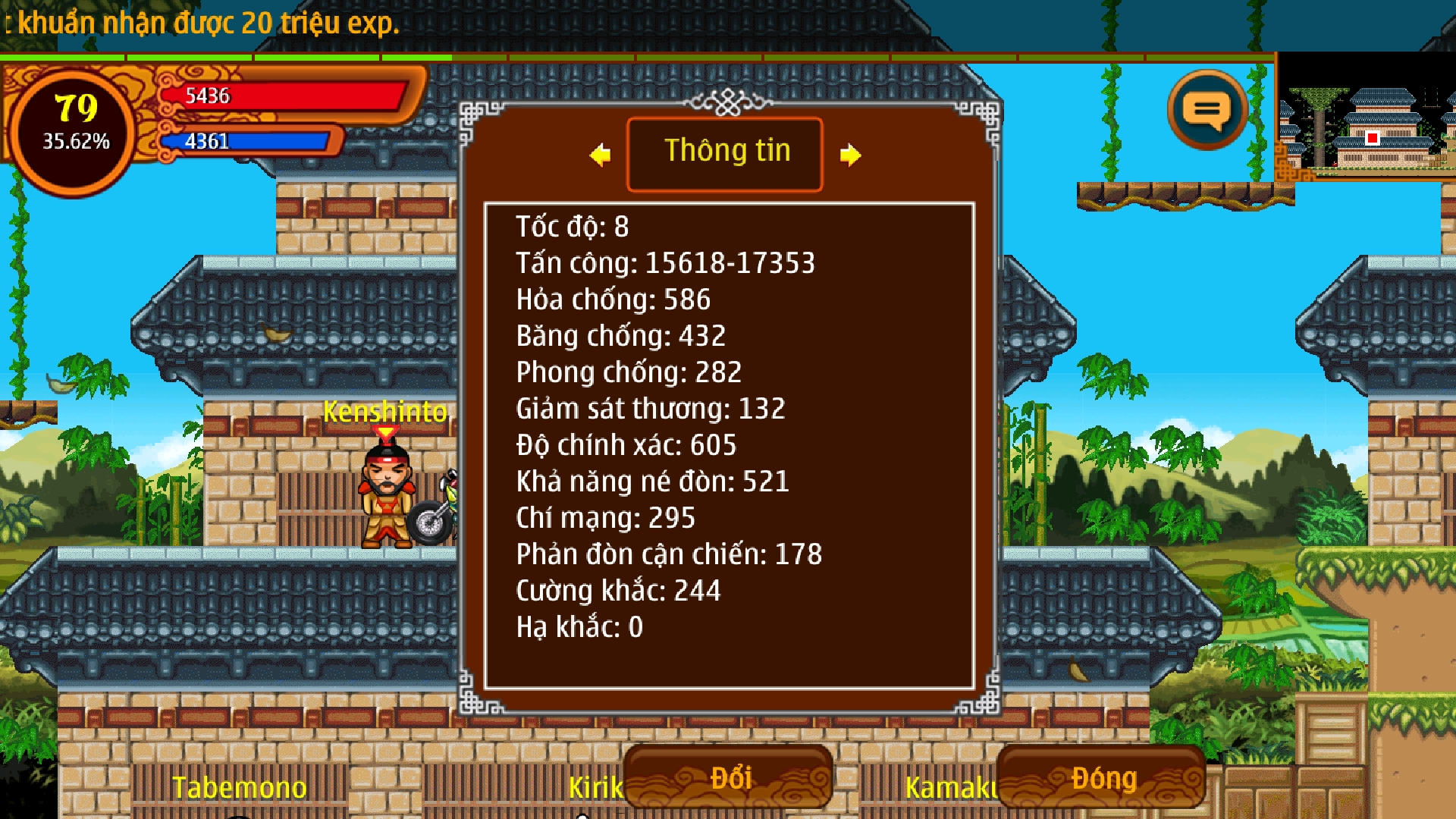The width and height of the screenshot is (1456, 819).
Task: Close the panel with Đóng
Action: pyautogui.click(x=1102, y=778)
